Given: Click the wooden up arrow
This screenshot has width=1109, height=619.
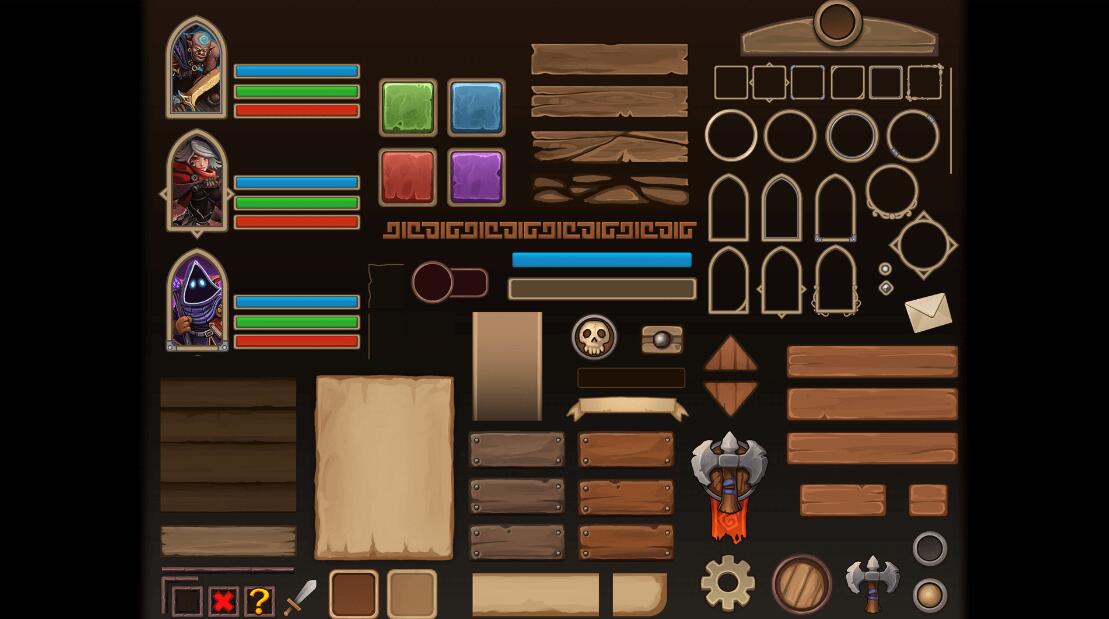Looking at the screenshot, I should pyautogui.click(x=731, y=354).
